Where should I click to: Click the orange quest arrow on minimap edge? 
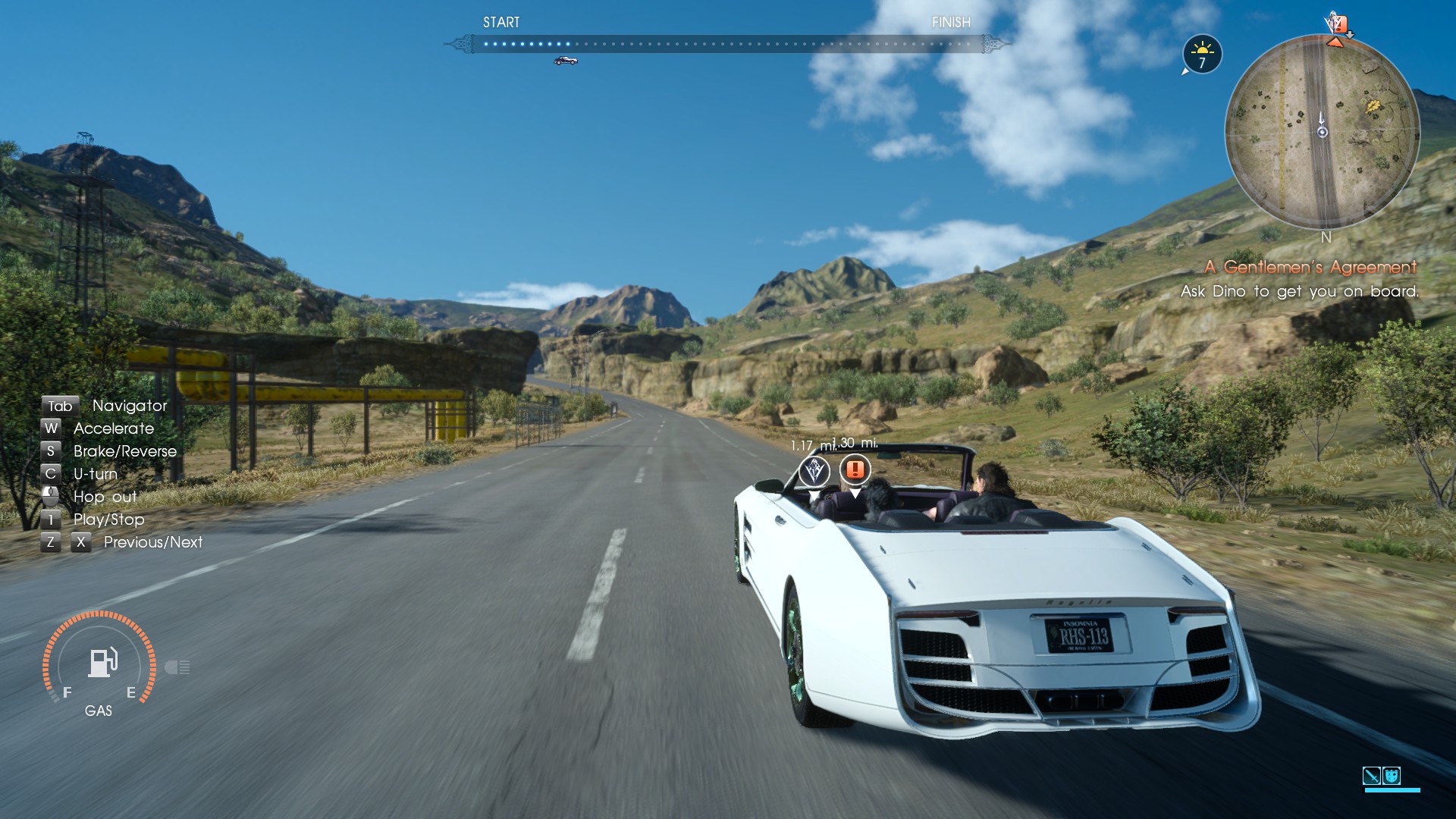tap(1335, 42)
